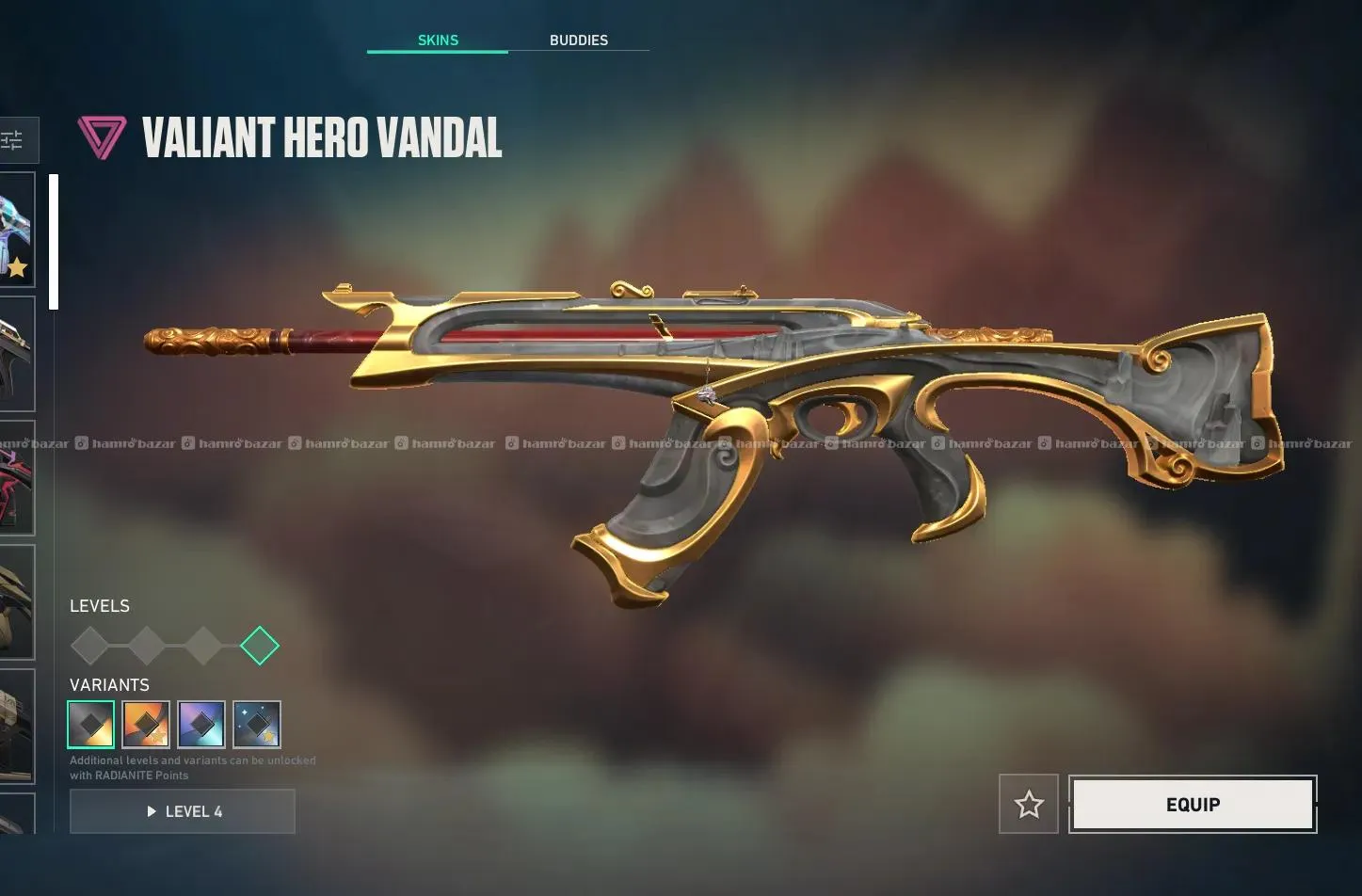Mark this skin as favorite with star

coord(1029,805)
